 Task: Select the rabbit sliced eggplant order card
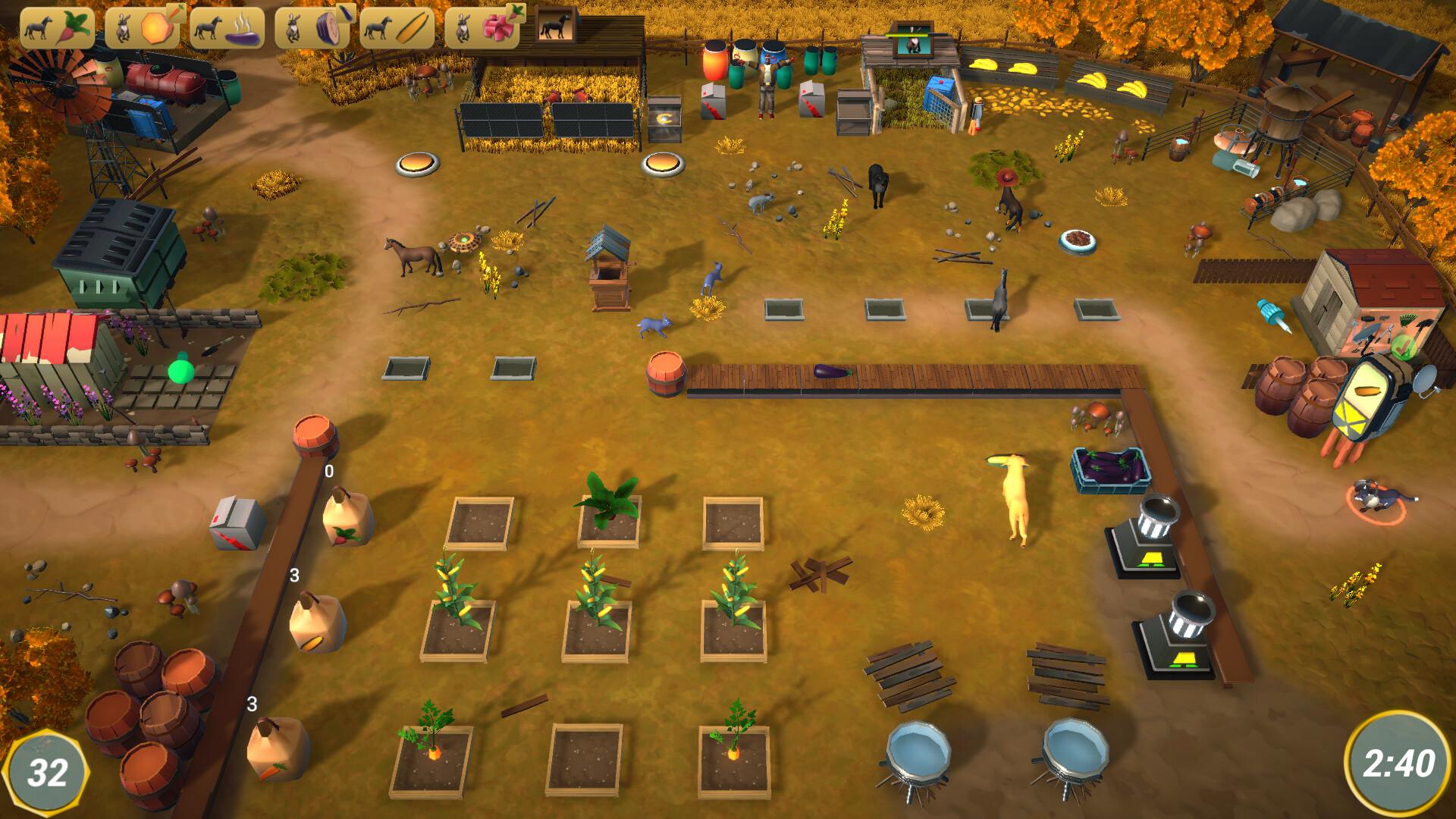click(312, 27)
